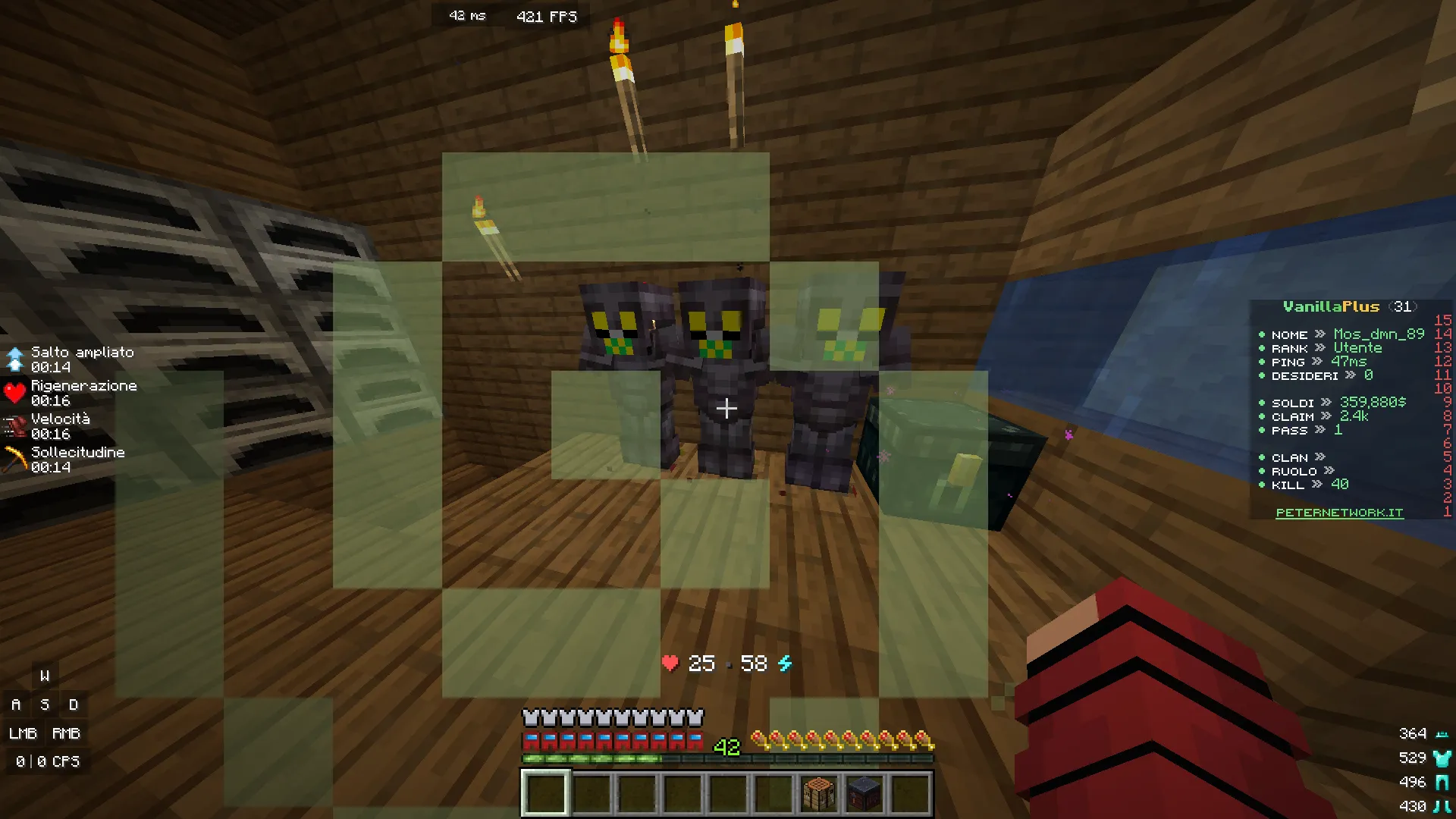Select the crafting table in the hotbar

click(x=817, y=790)
